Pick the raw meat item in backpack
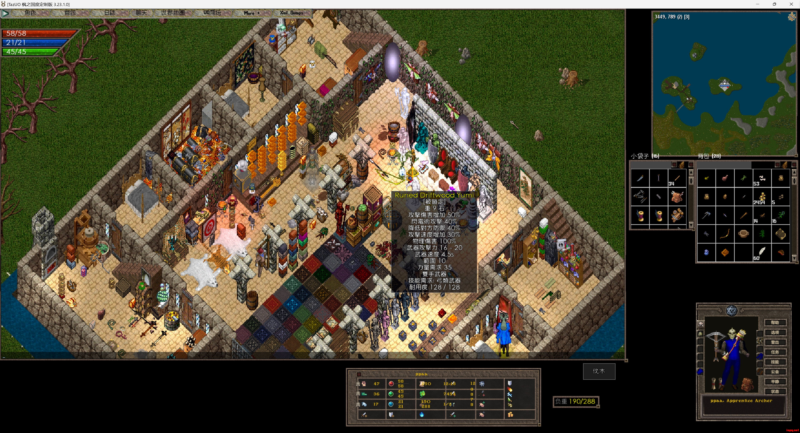 [724, 178]
